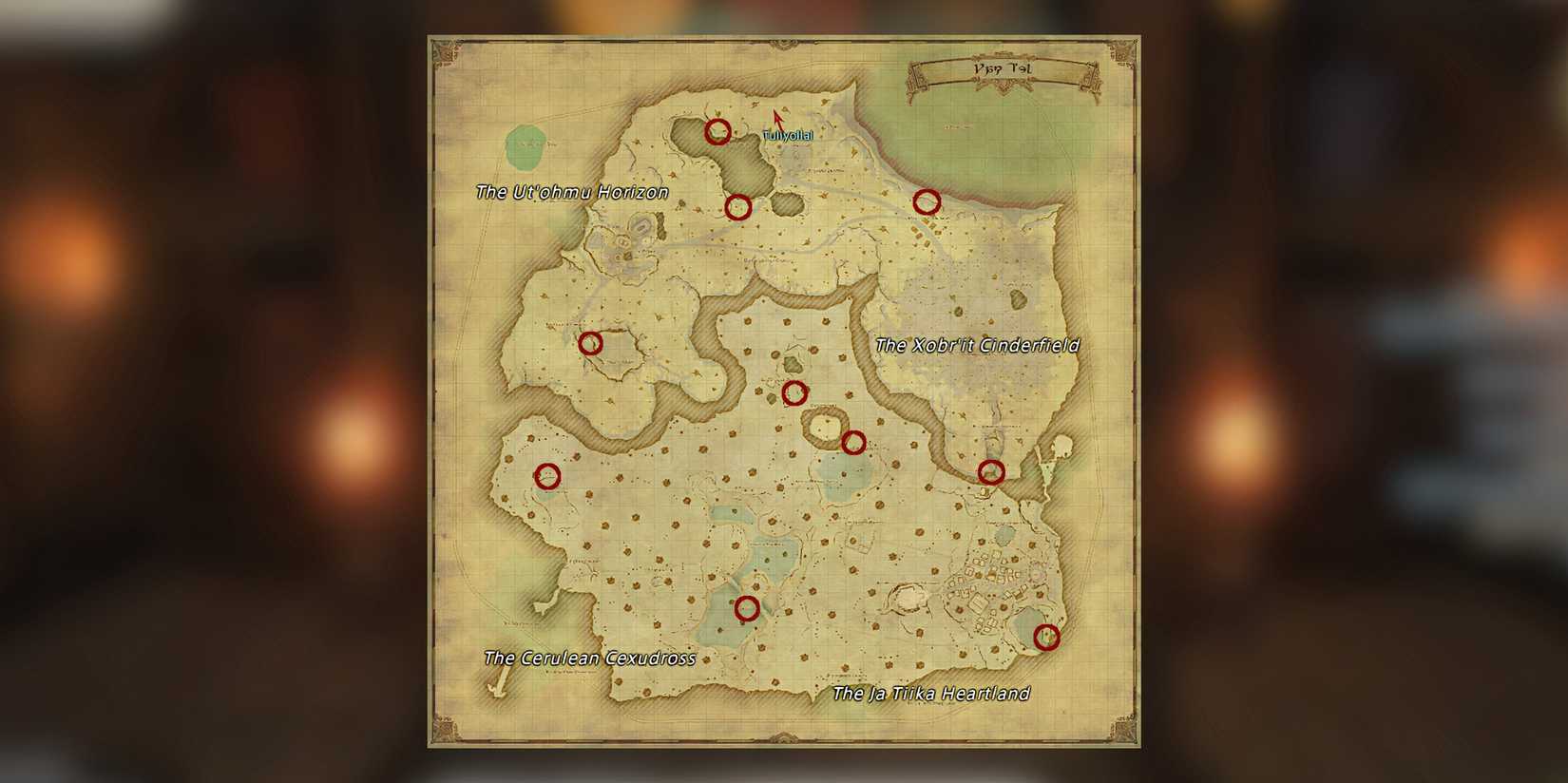This screenshot has height=783, width=1568.
Task: Click the circle at the map center
Action: [x=796, y=391]
